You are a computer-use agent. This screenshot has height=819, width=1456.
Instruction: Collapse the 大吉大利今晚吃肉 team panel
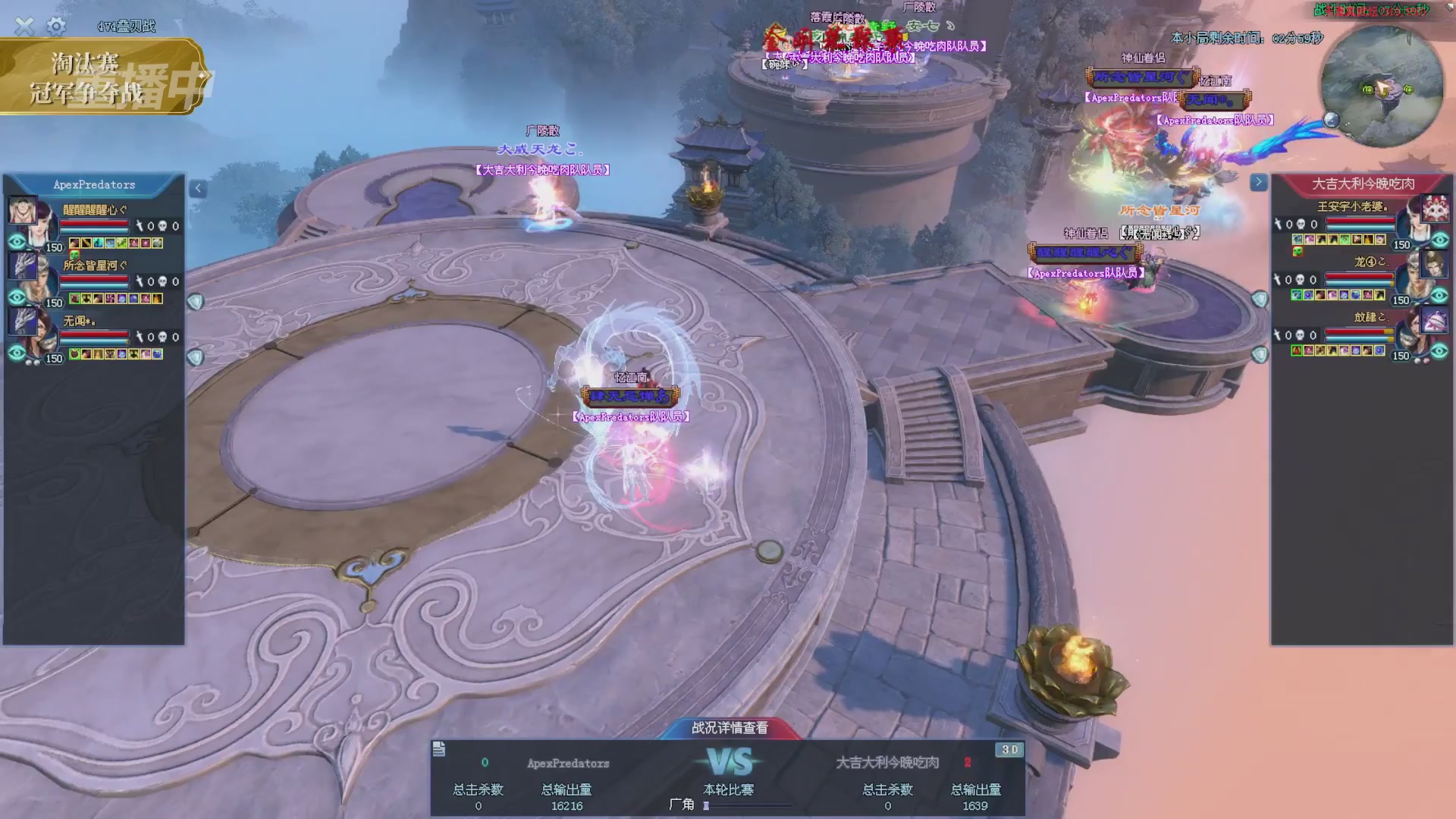tap(1258, 182)
